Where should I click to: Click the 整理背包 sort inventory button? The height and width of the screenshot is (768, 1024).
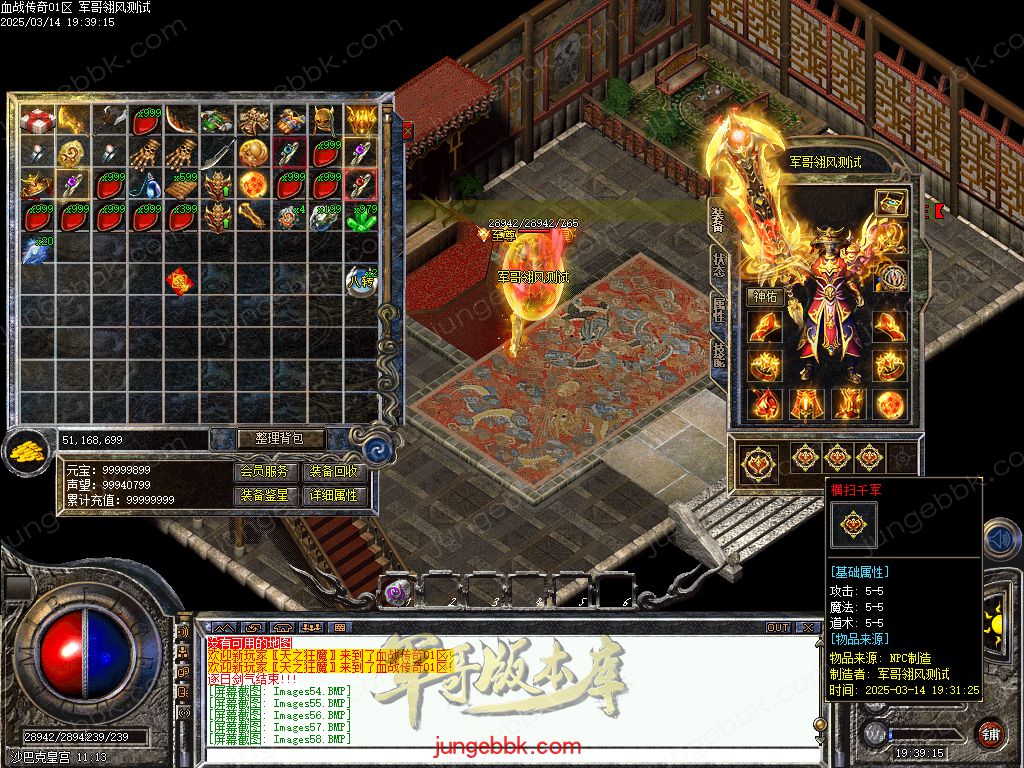(x=268, y=439)
